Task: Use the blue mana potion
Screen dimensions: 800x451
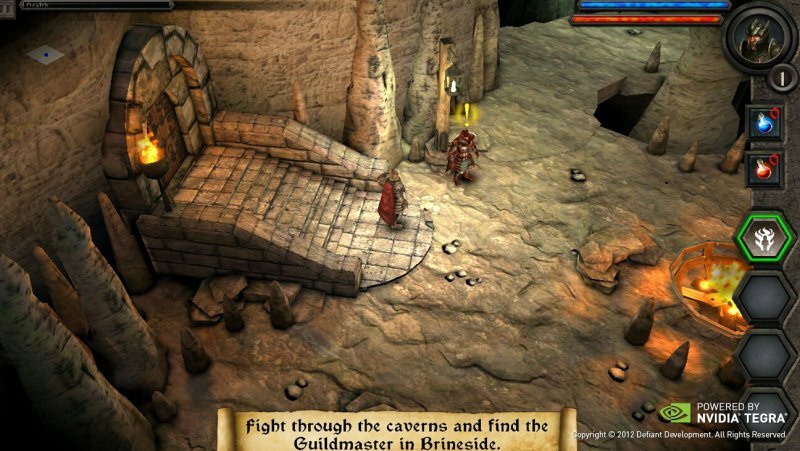Action: click(x=766, y=123)
